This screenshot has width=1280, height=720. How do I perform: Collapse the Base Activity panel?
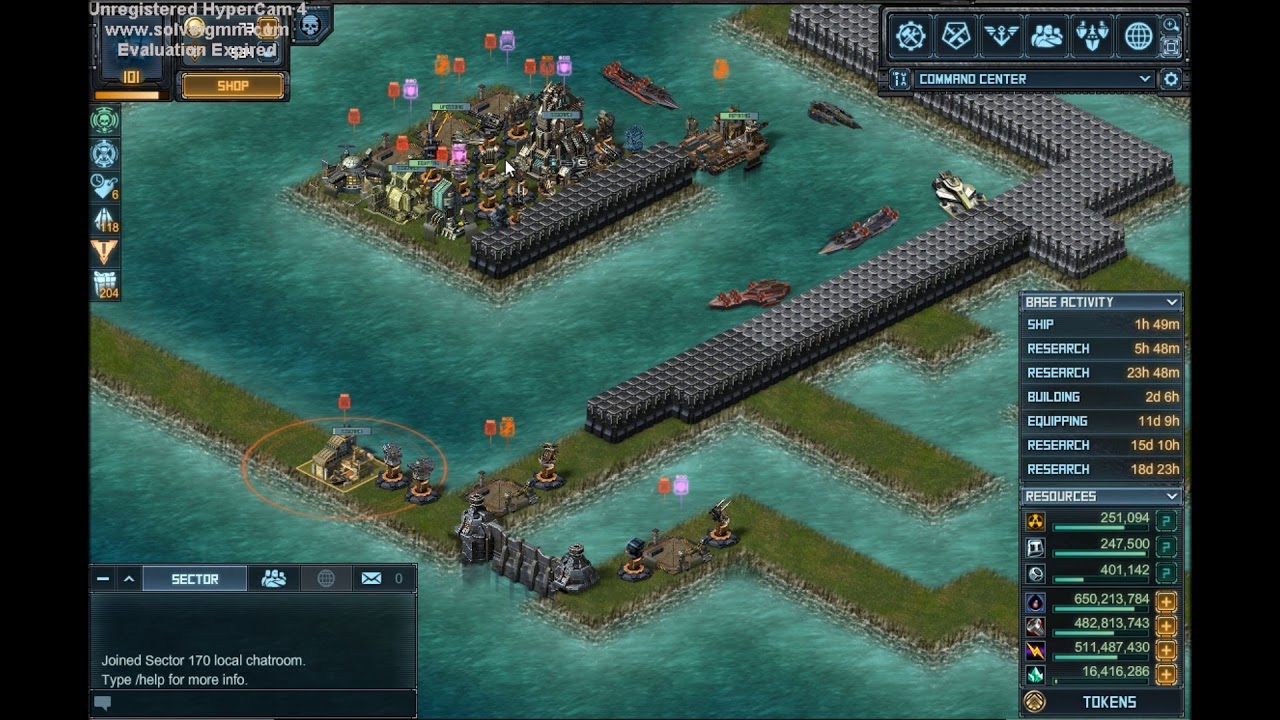1171,302
